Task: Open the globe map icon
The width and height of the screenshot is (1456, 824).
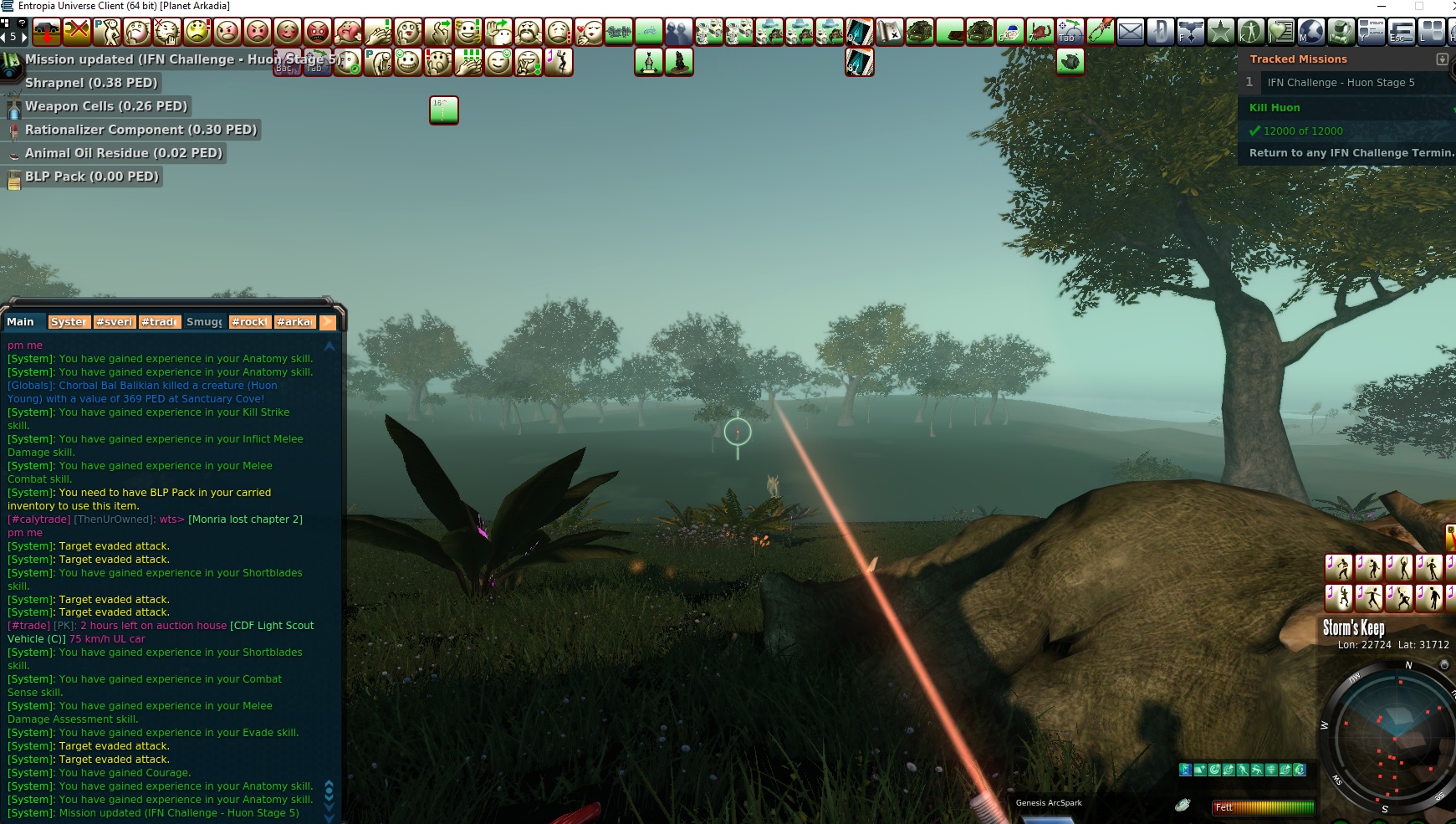Action: coord(1310,33)
